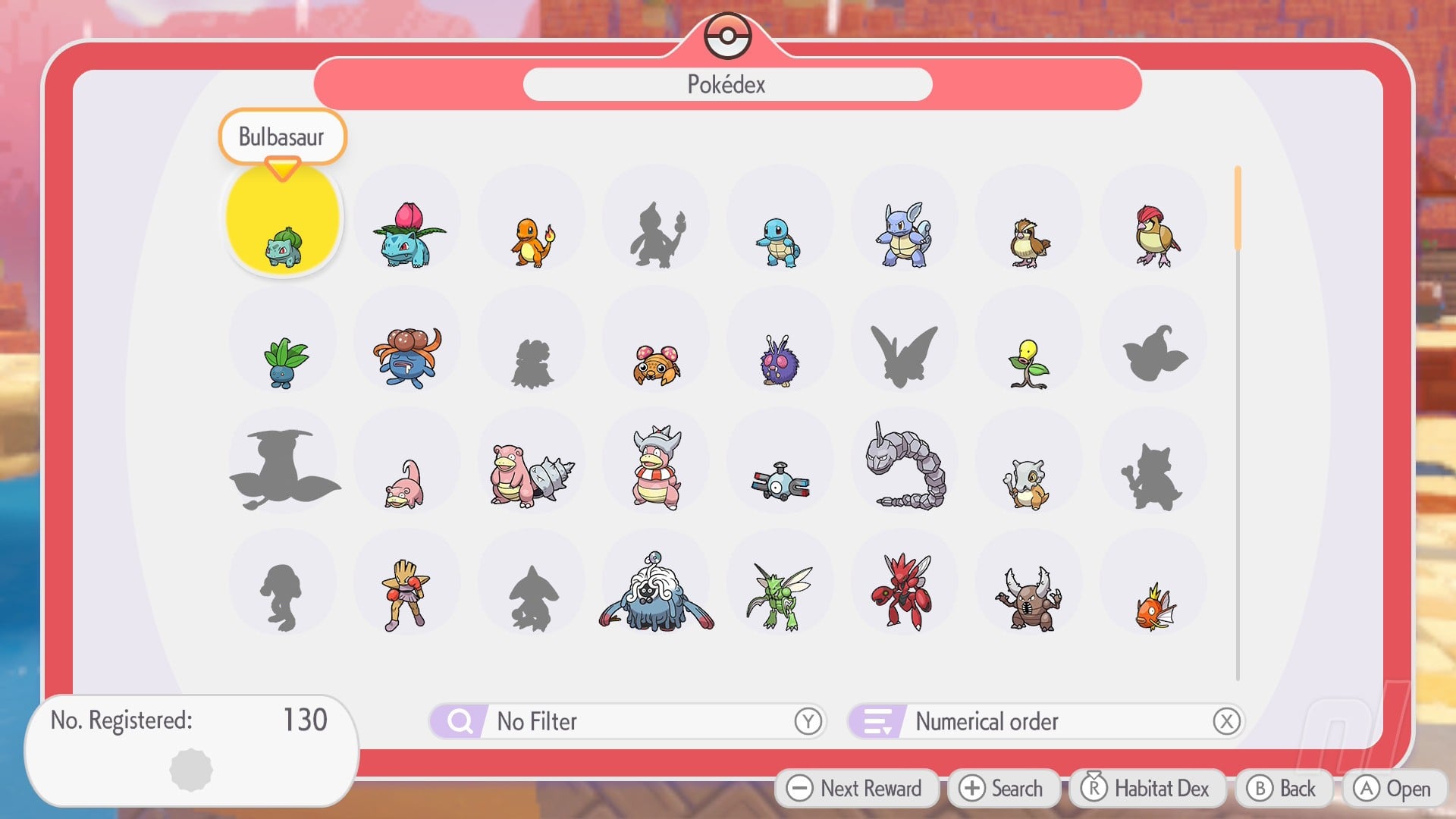Screen dimensions: 1456x819
Task: Open the No Filter search options
Action: tap(629, 721)
